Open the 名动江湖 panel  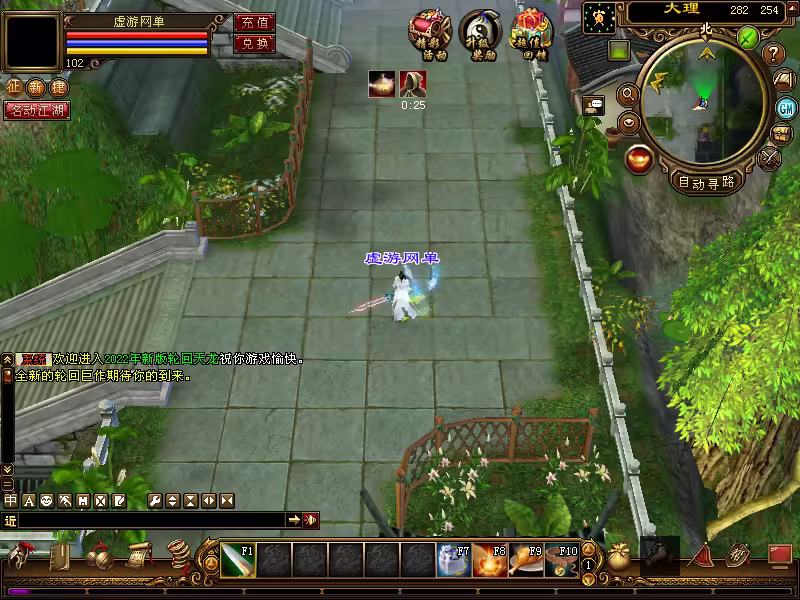[37, 110]
